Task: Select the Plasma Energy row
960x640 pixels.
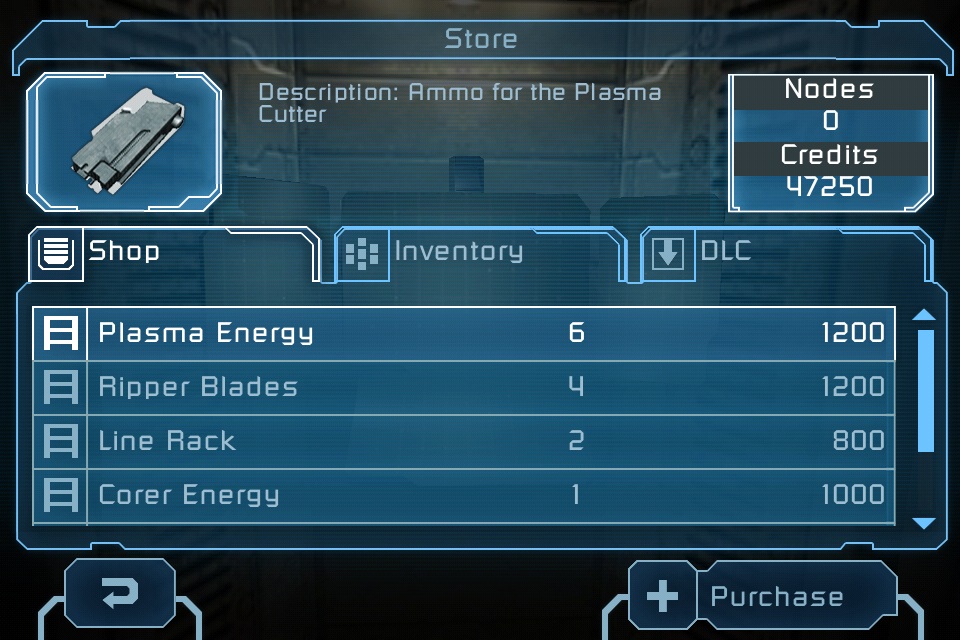Action: [x=465, y=333]
